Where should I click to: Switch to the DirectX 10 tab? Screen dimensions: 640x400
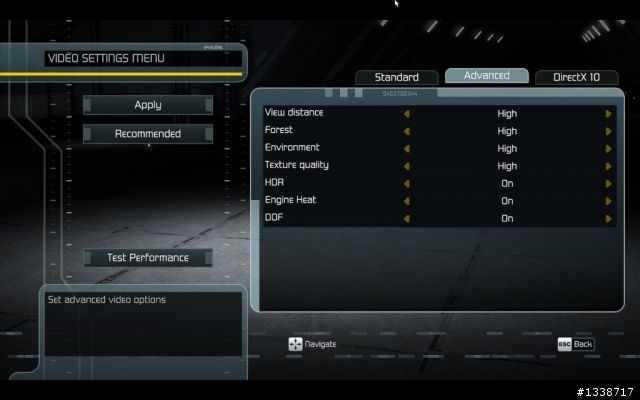577,77
